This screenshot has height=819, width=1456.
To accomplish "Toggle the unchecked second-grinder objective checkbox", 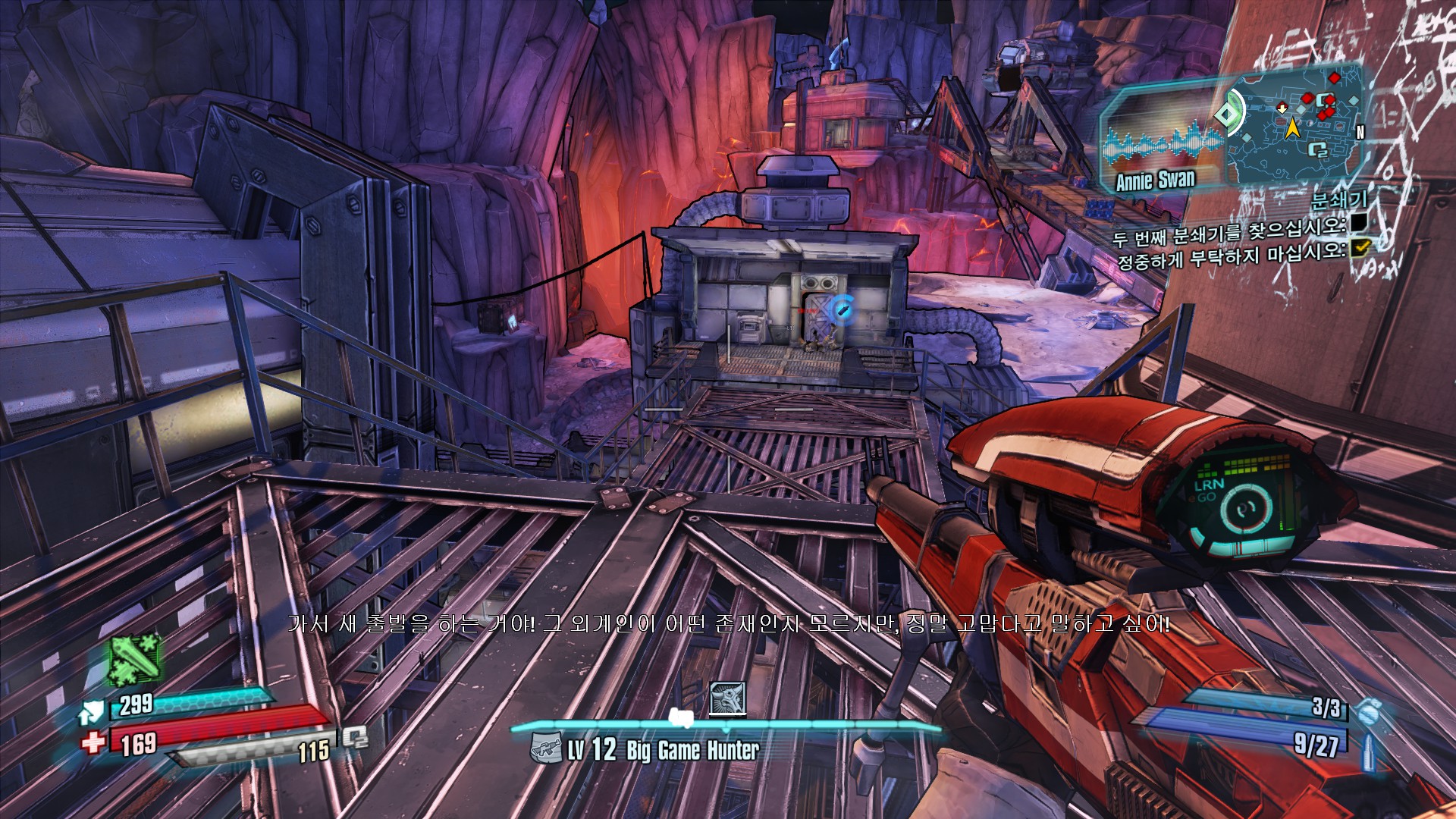I will click(1359, 221).
